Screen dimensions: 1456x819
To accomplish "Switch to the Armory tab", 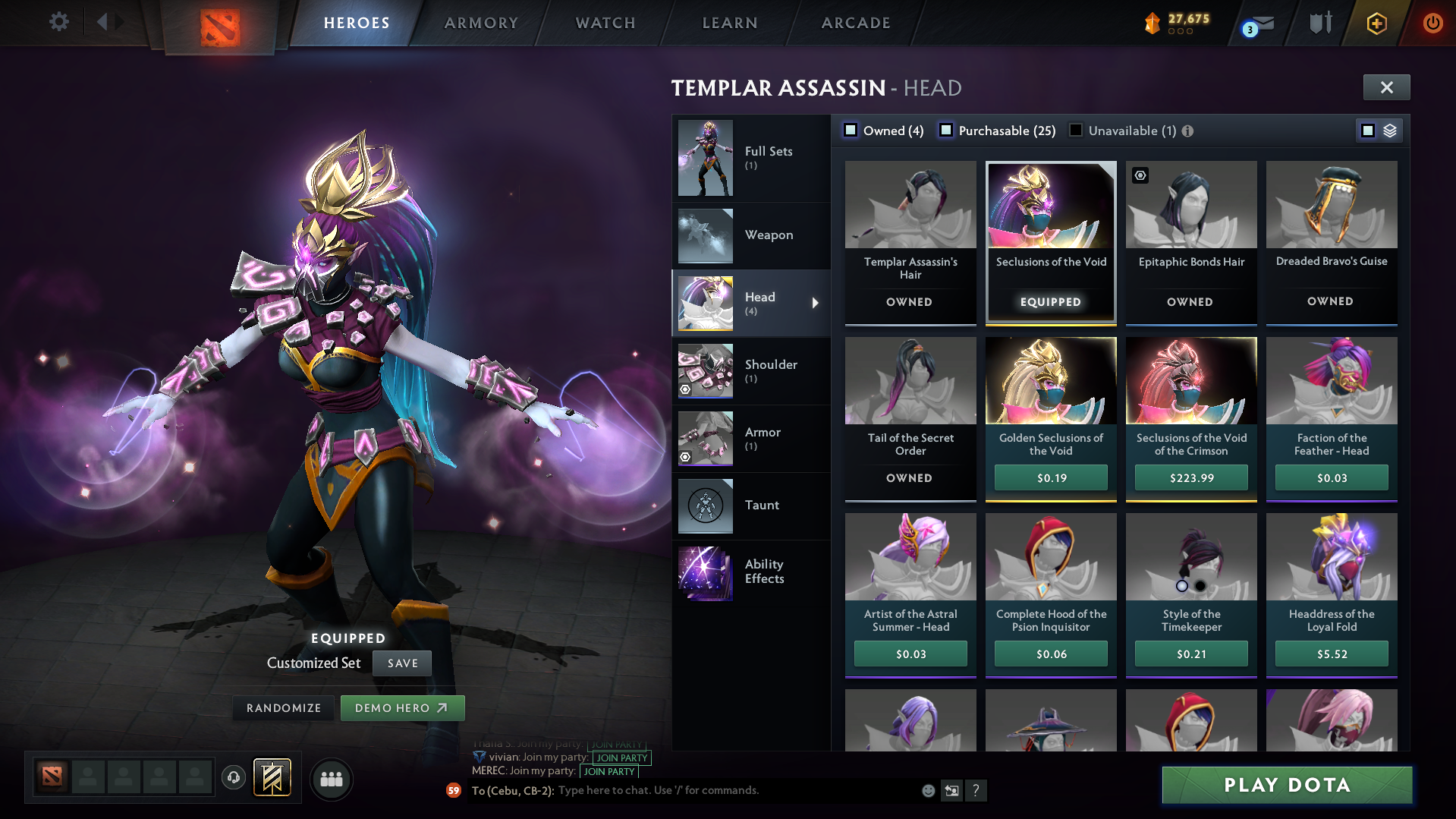I will [480, 23].
